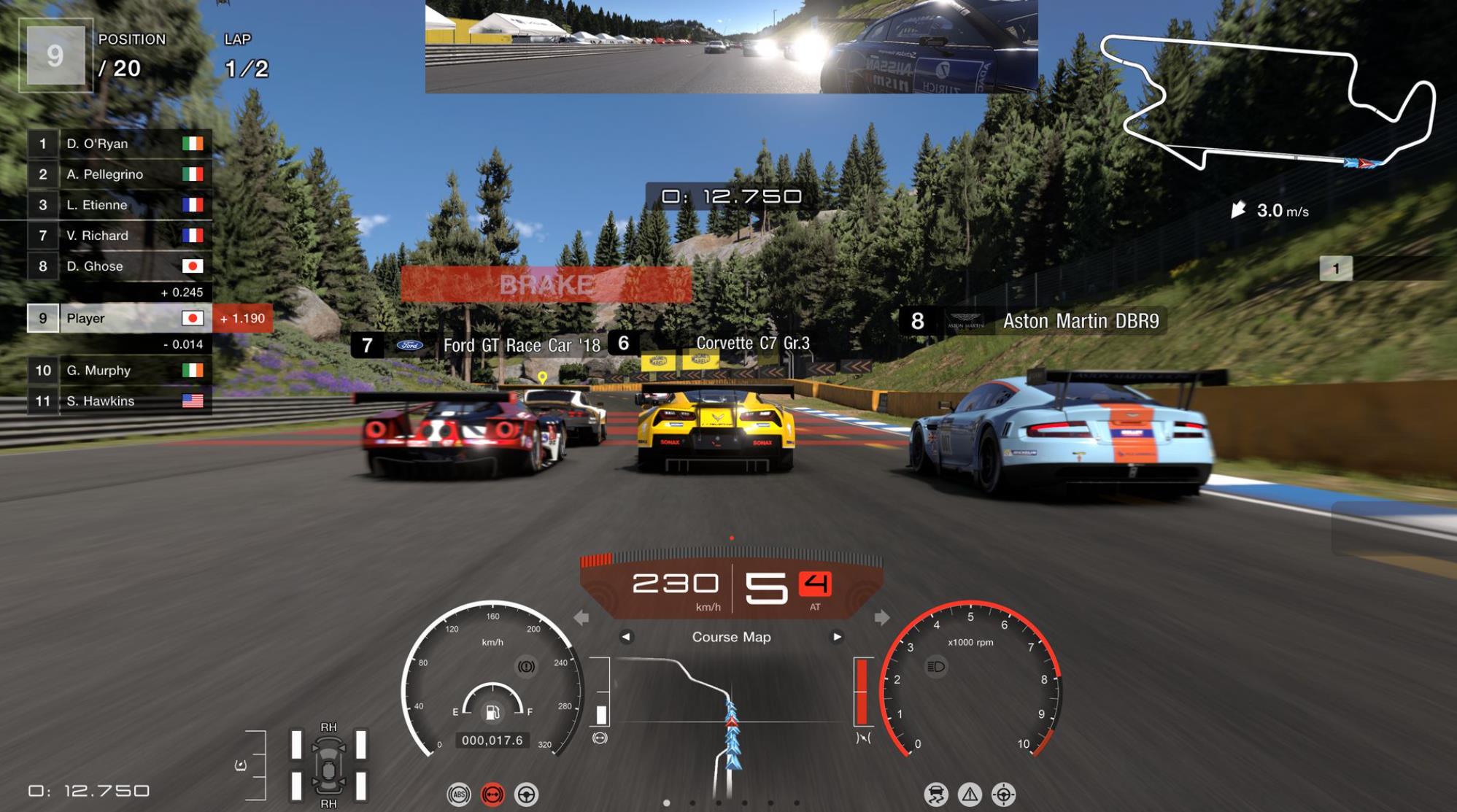Screen dimensions: 1457x812
Task: Click the Corvette C7 Gr.3 name tag
Action: coord(714,343)
